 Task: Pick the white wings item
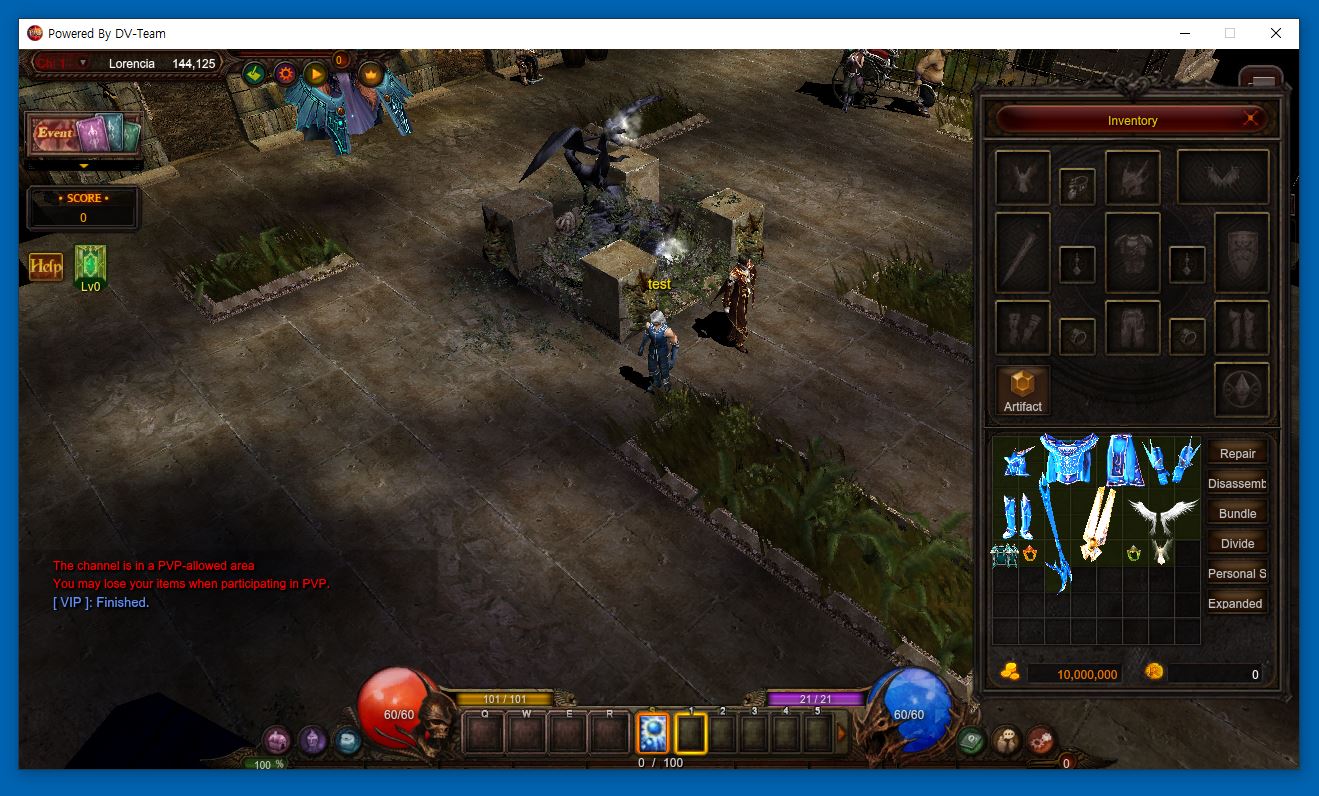click(x=1162, y=512)
